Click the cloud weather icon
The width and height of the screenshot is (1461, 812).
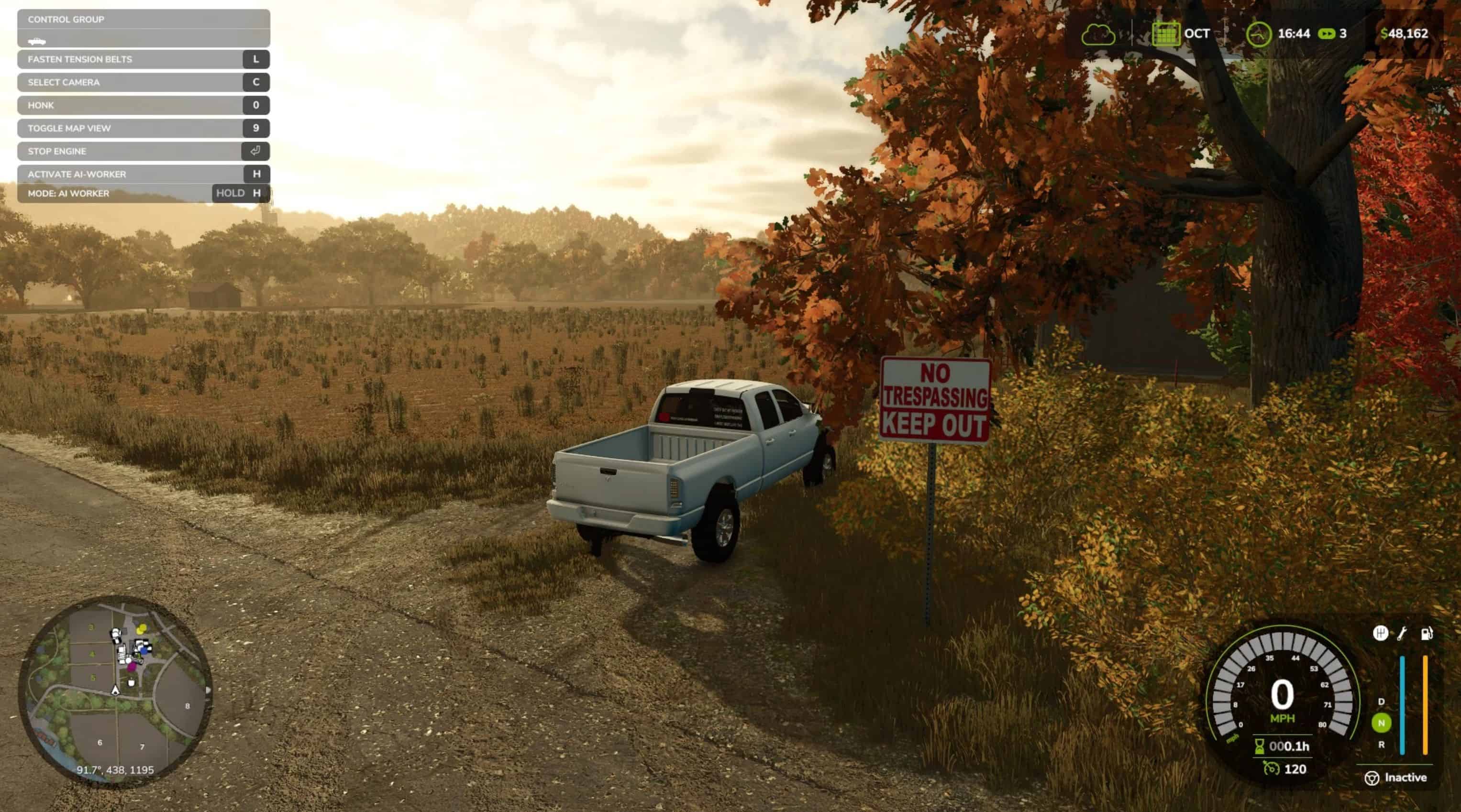(x=1098, y=34)
